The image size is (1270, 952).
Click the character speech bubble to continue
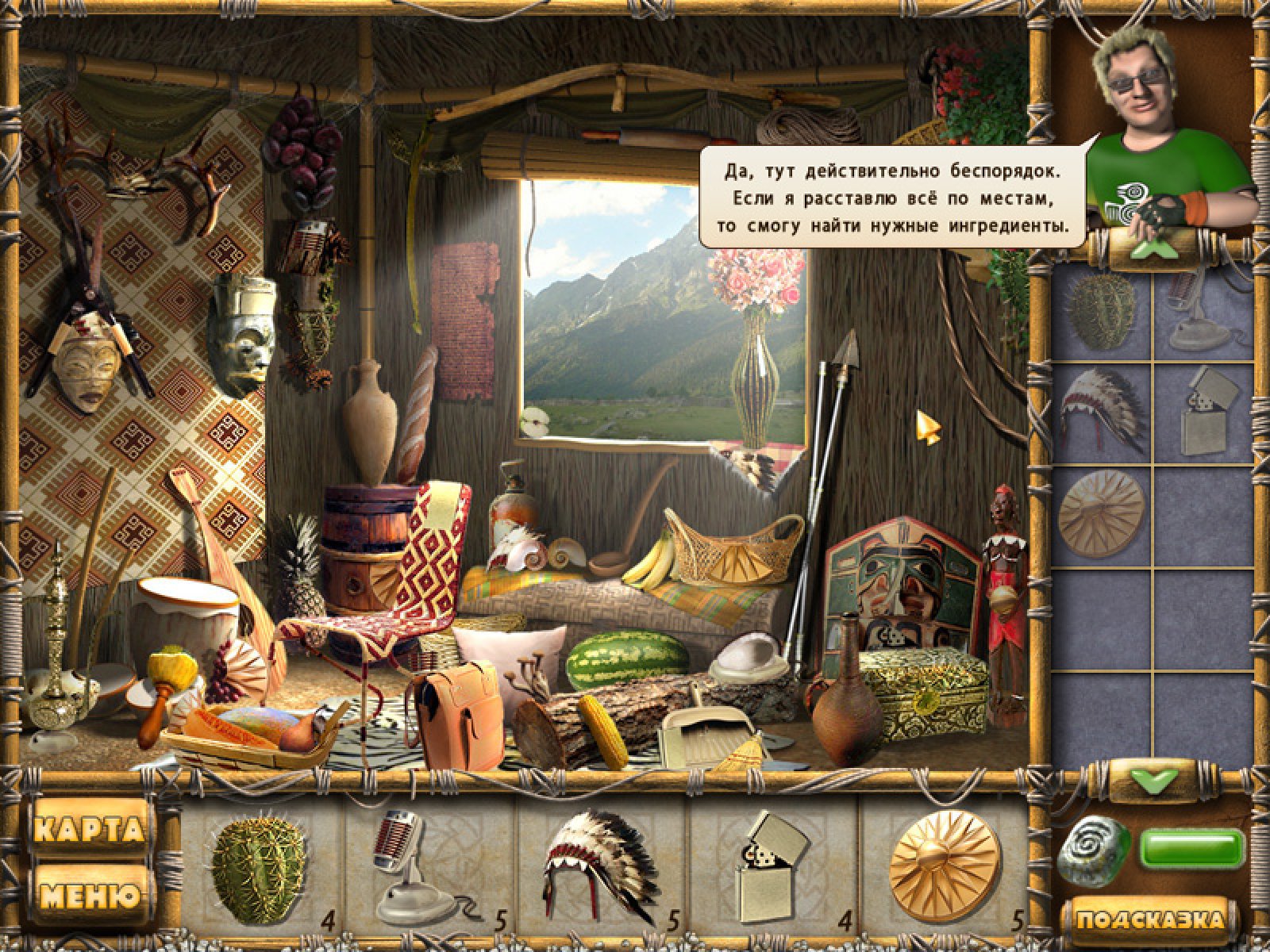[x=893, y=197]
